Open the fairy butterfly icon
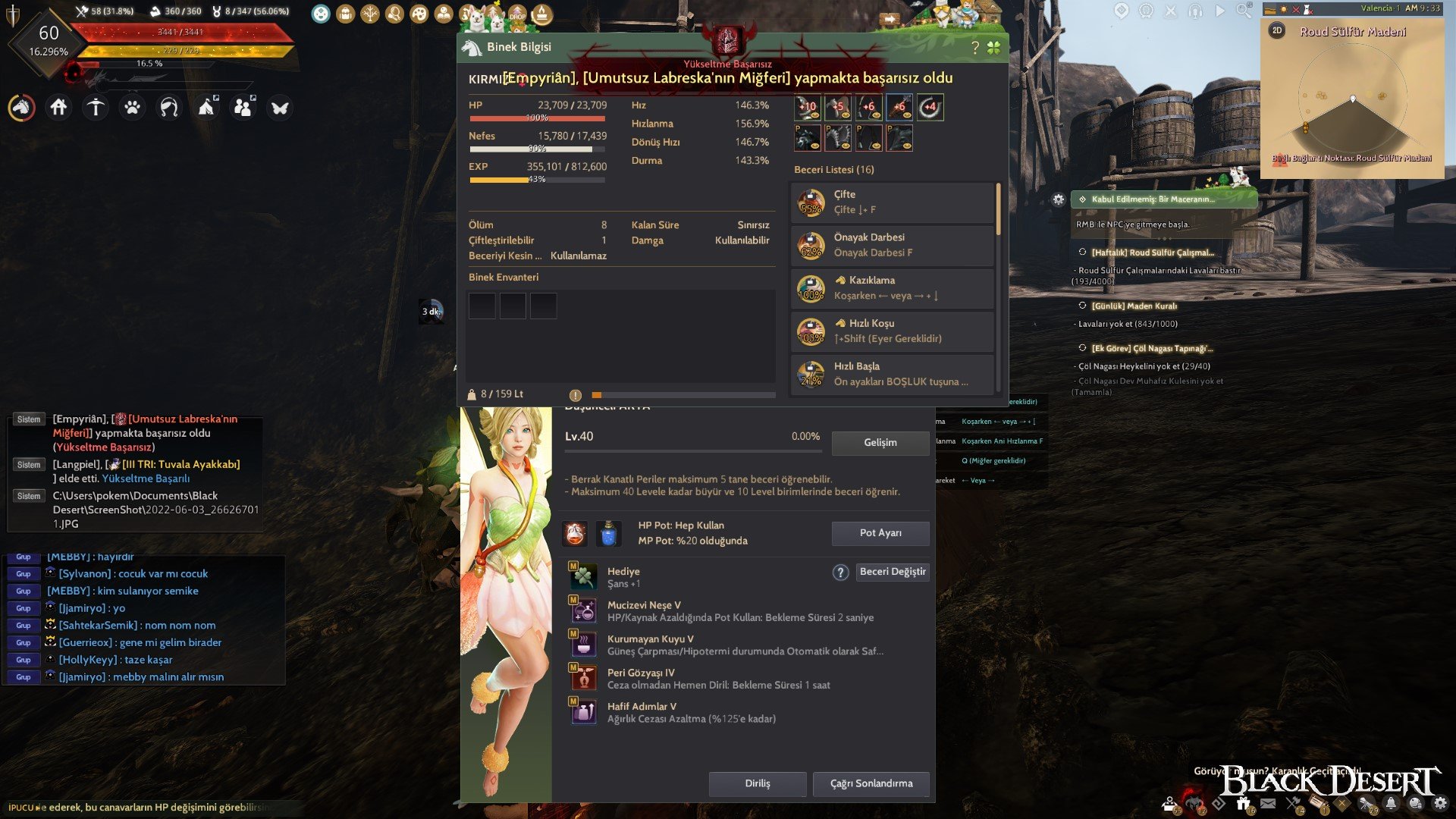 tap(281, 108)
